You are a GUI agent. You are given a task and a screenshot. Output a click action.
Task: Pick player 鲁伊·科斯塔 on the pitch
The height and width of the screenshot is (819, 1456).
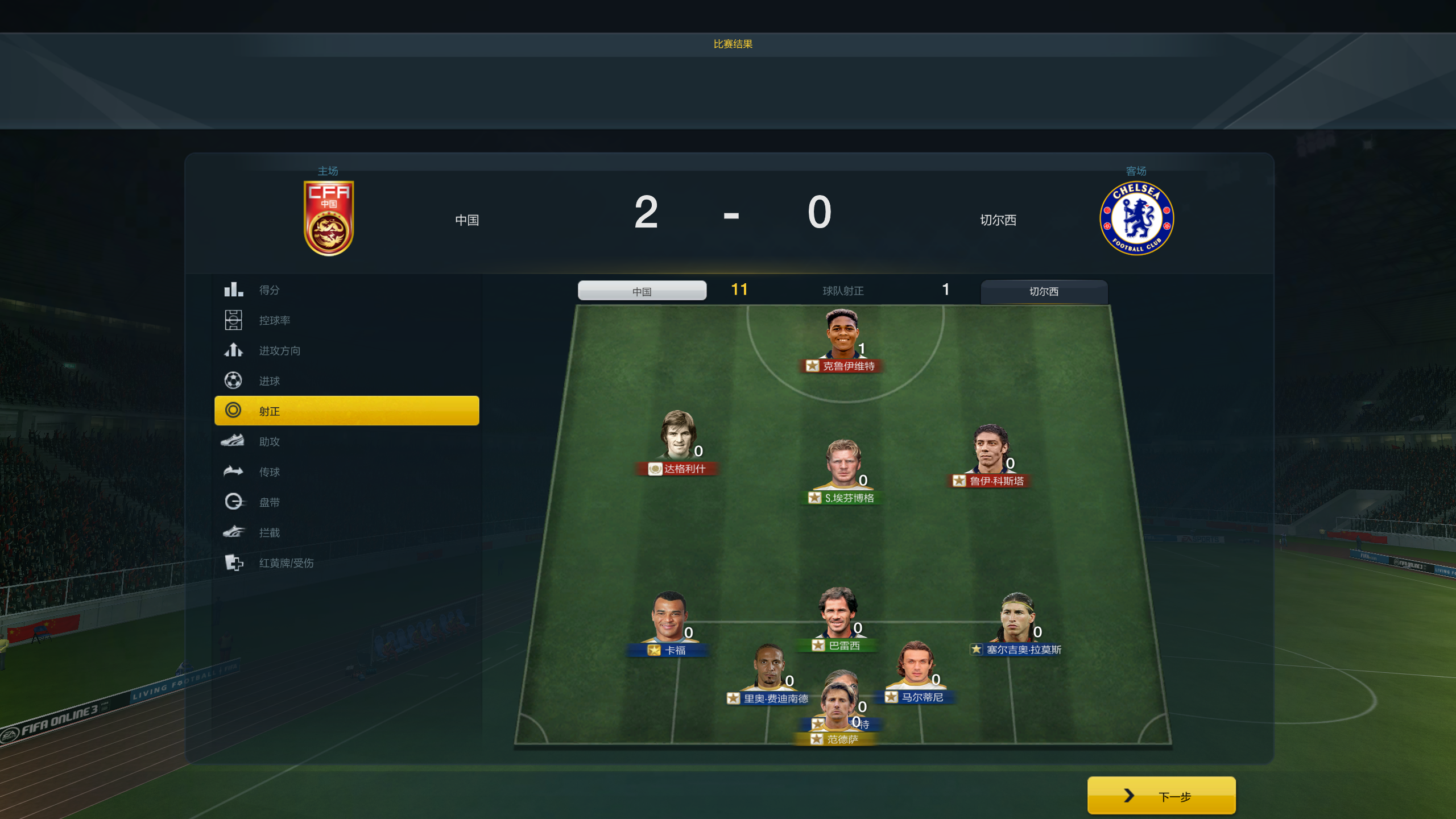tap(991, 451)
